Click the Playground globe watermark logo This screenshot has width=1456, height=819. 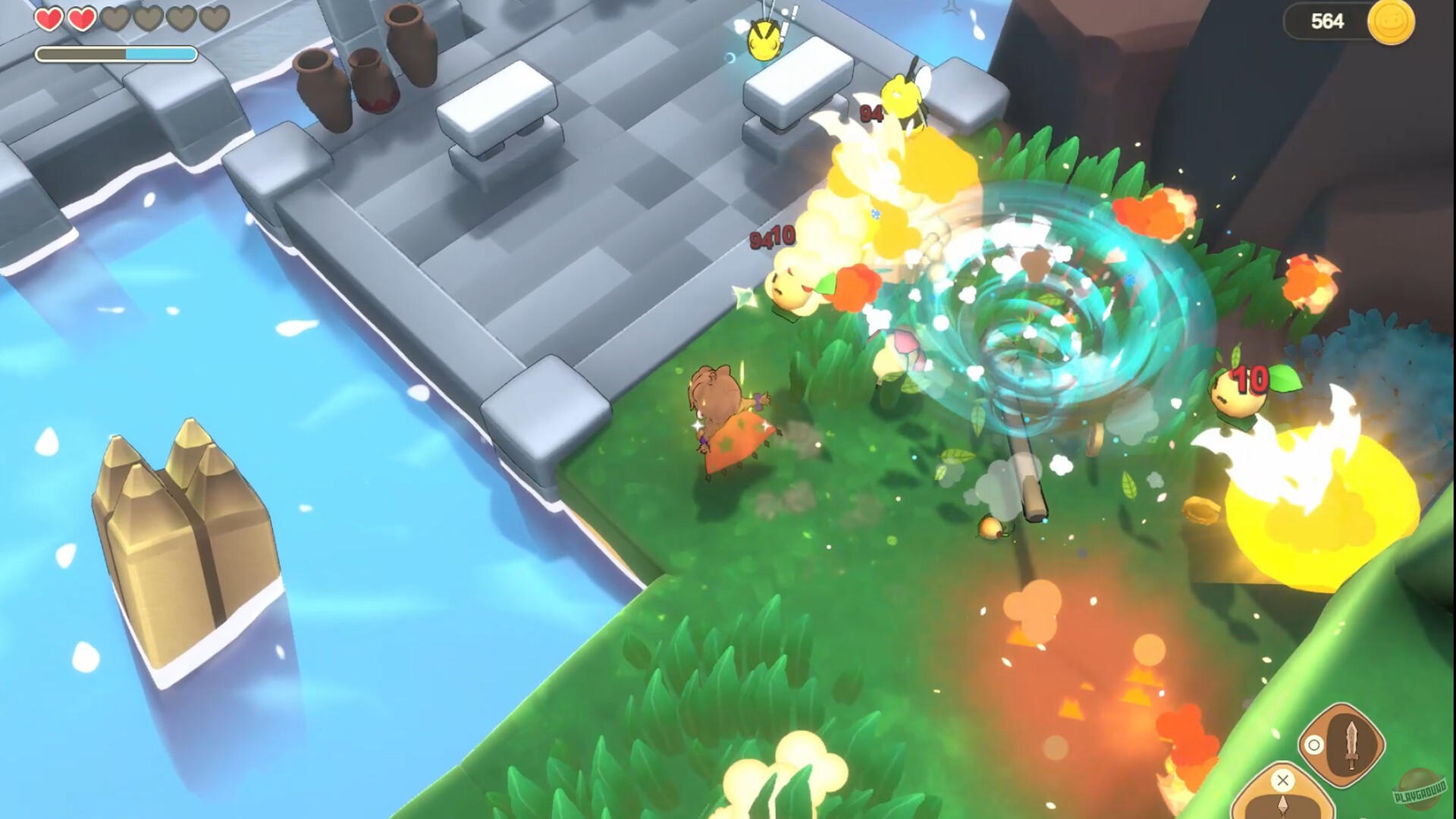pyautogui.click(x=1420, y=791)
